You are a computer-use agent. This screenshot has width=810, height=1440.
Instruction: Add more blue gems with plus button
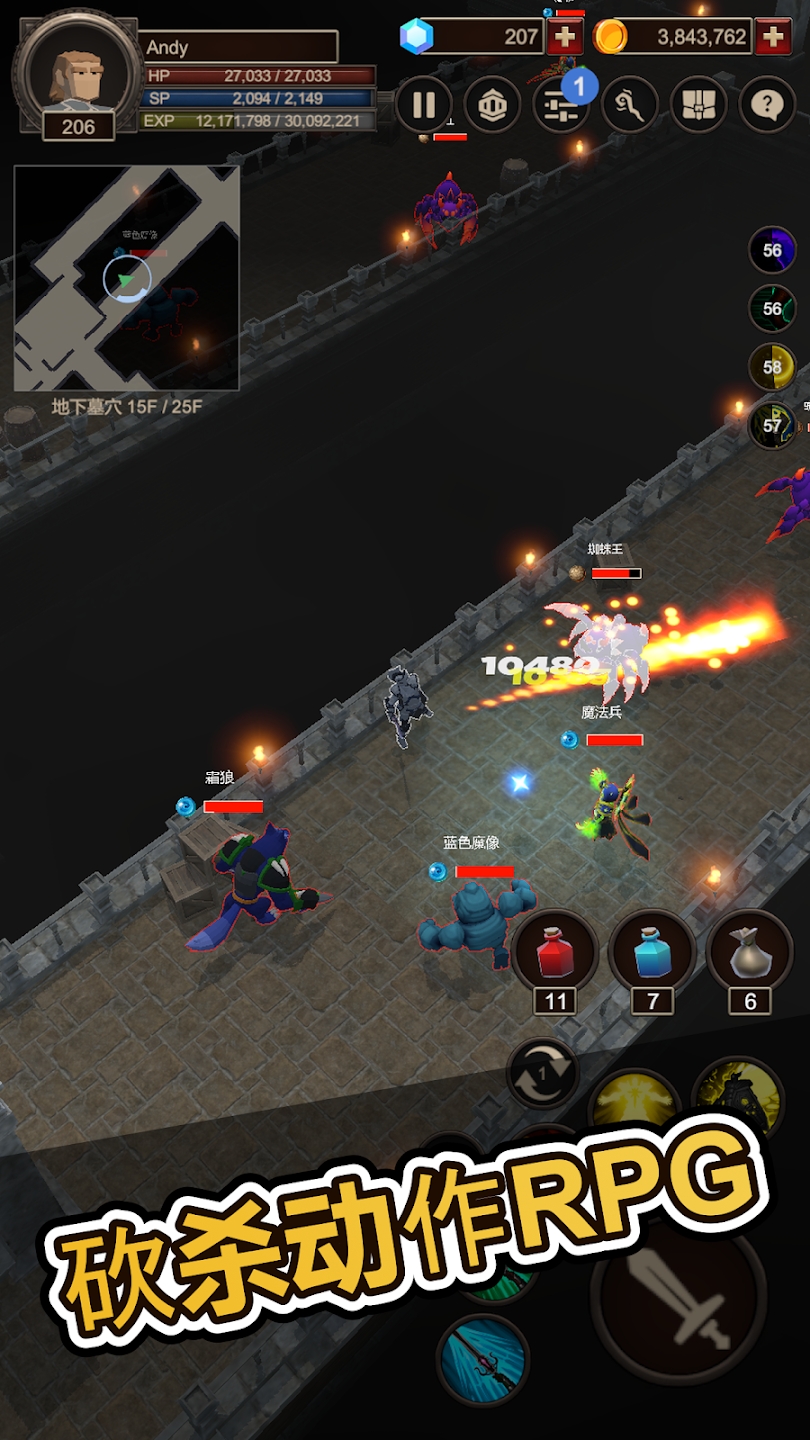565,38
